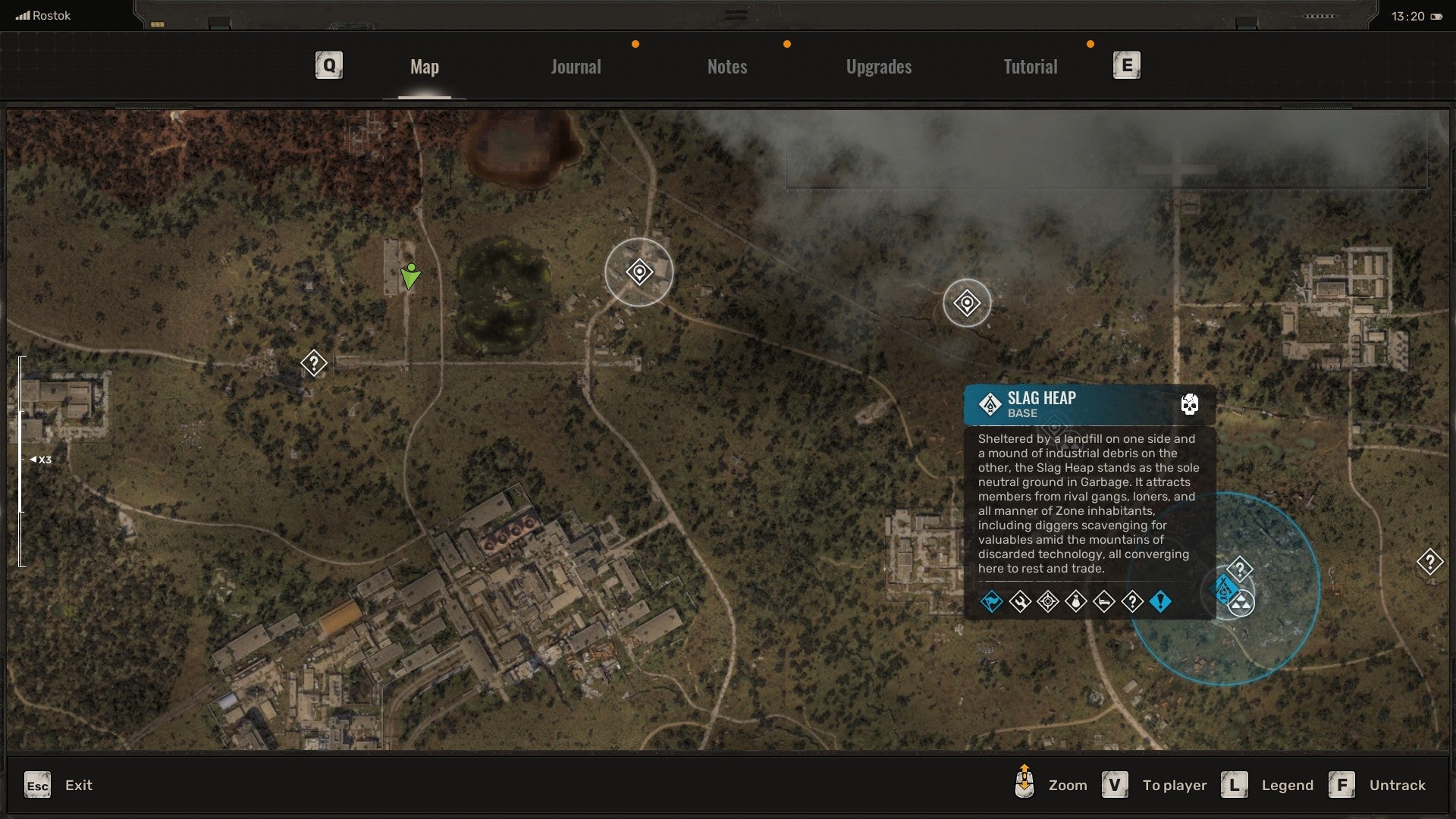
Task: Select the triangles marker inside the blue circle
Action: click(x=1241, y=604)
